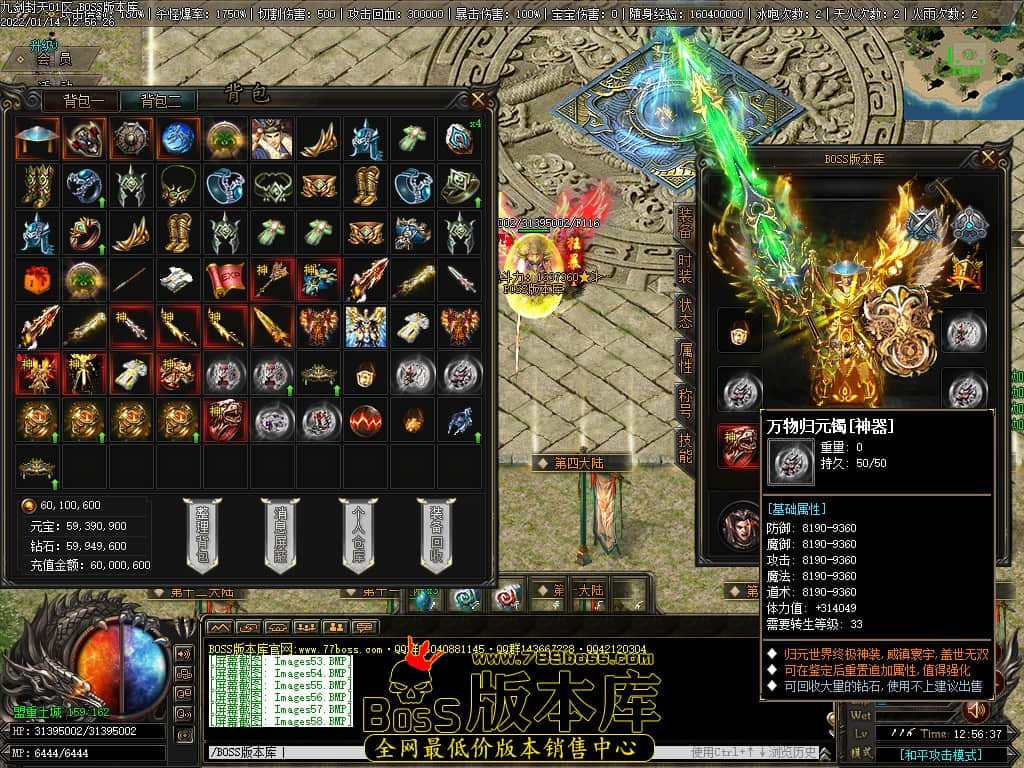Image resolution: width=1024 pixels, height=768 pixels.
Task: Select the 背包二 bag tab
Action: click(x=160, y=100)
